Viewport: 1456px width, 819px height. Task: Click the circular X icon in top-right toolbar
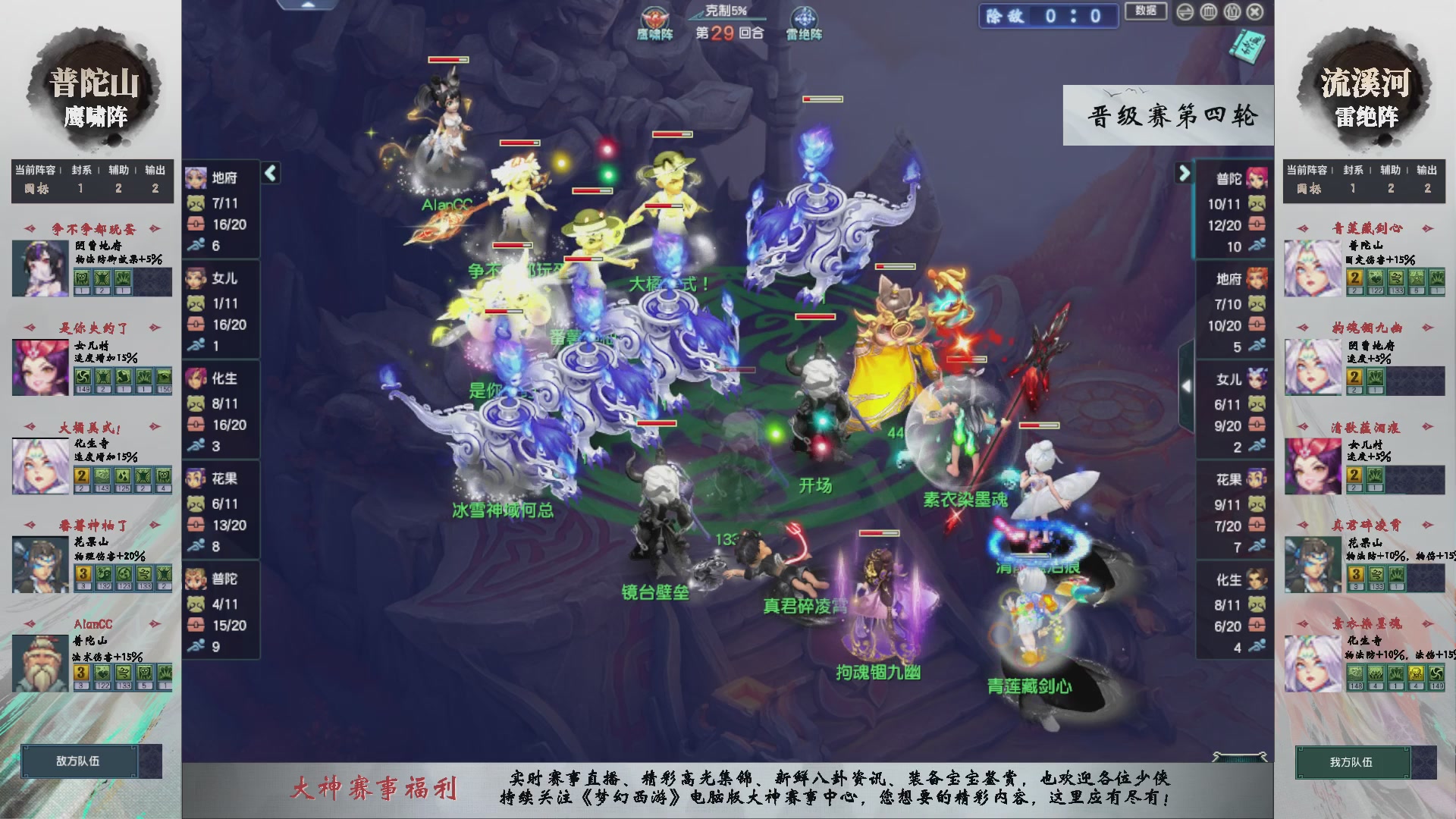tap(1256, 12)
